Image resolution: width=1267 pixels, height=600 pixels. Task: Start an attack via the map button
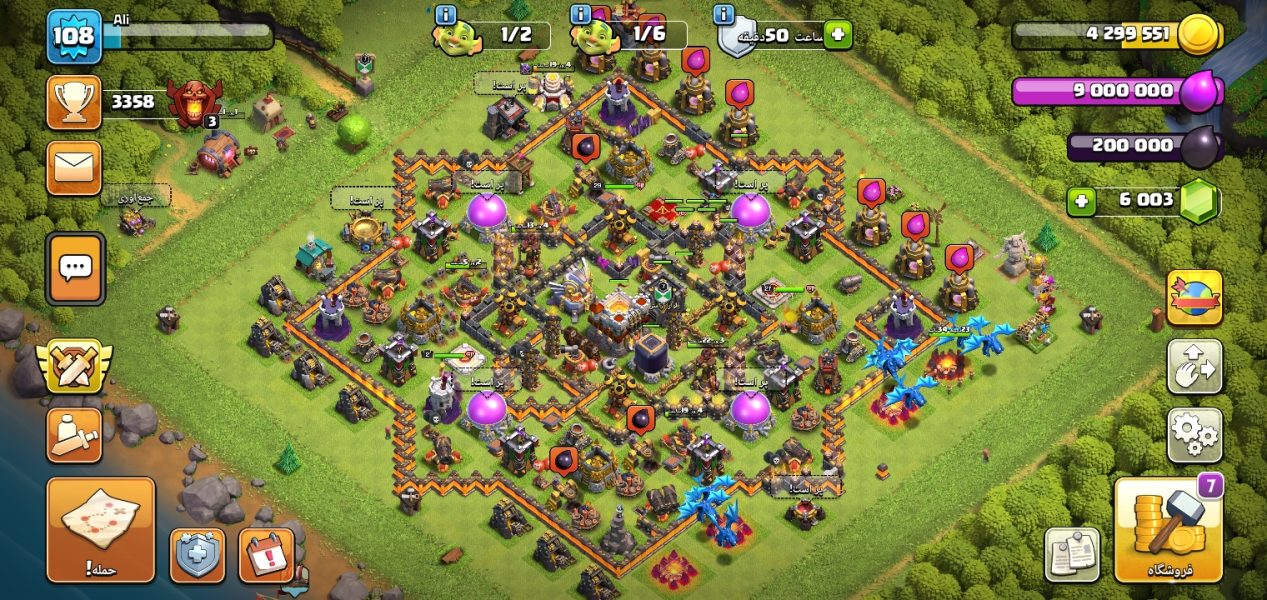(101, 529)
